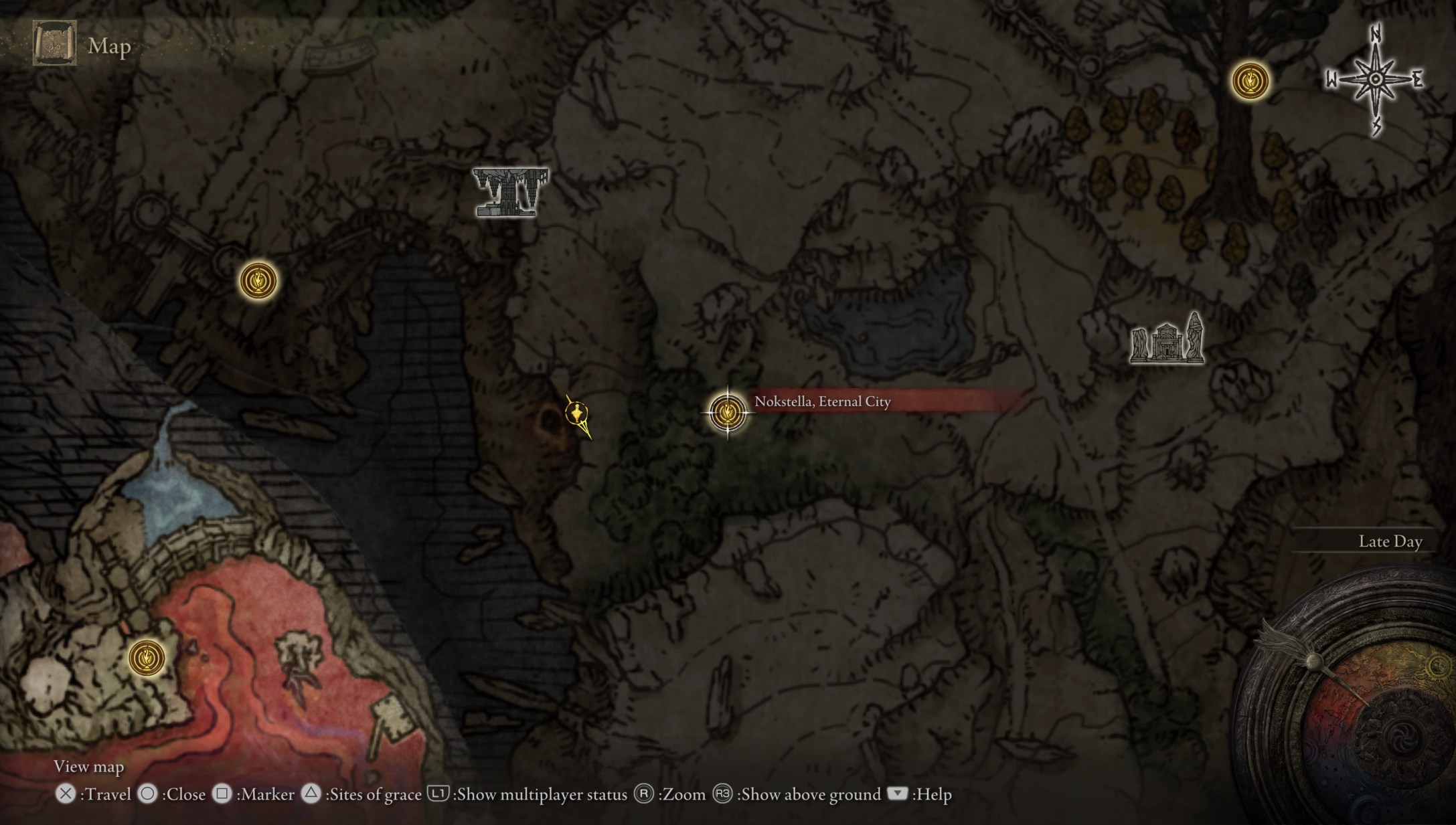
Task: Select the site of grace beside the large tree
Action: click(x=1250, y=81)
